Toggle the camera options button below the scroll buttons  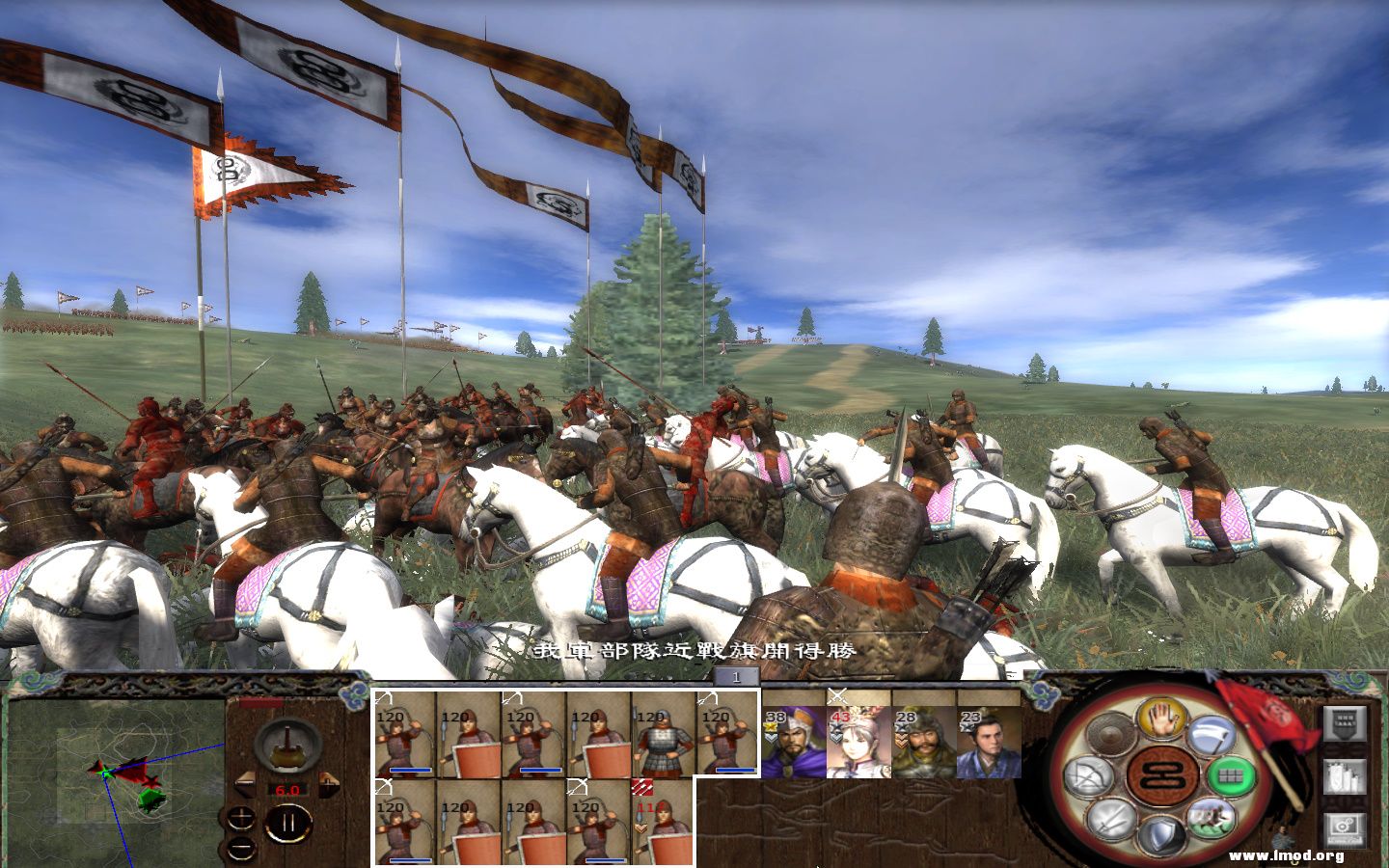(1343, 827)
